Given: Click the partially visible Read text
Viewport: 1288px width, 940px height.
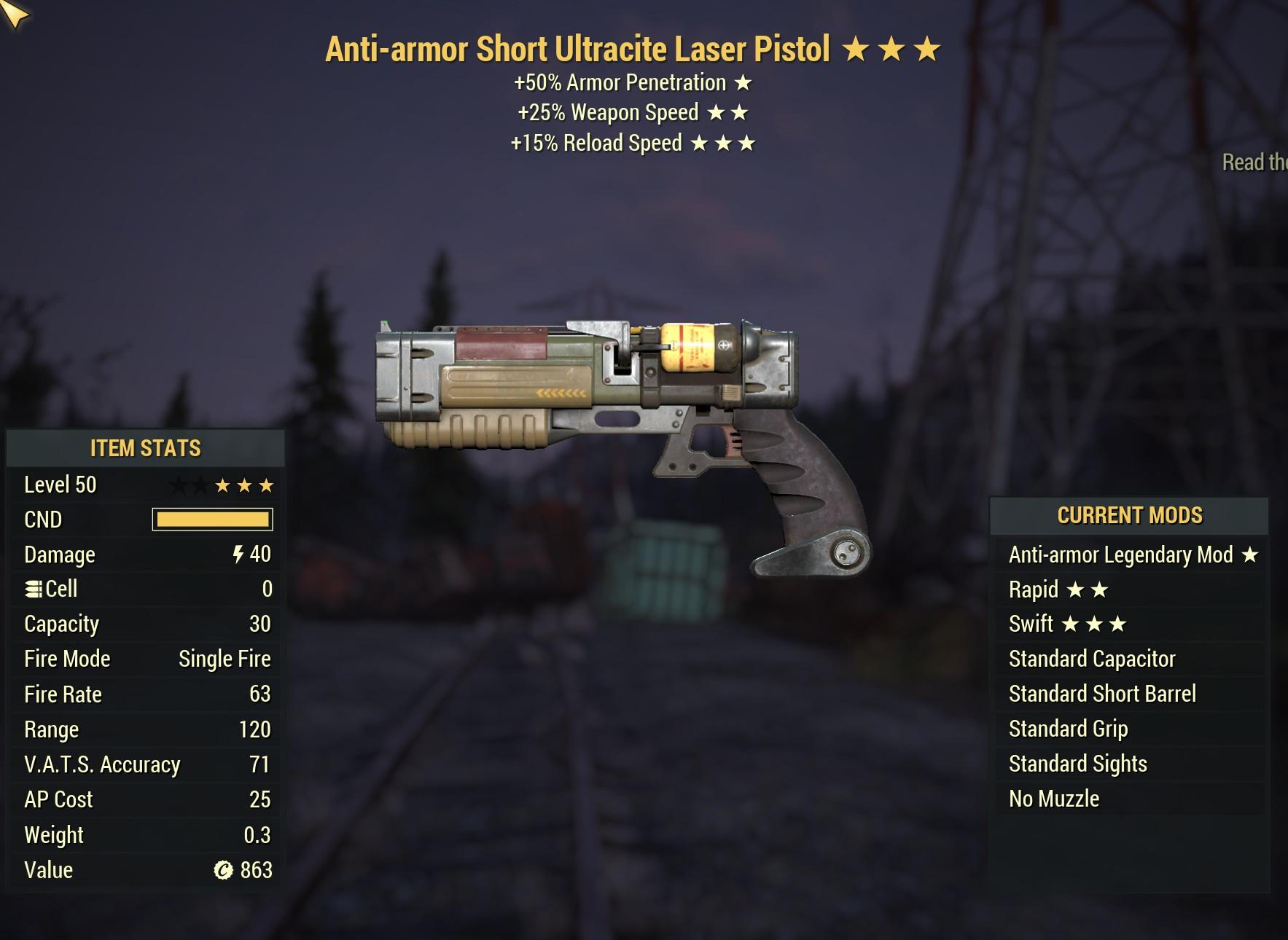Looking at the screenshot, I should pyautogui.click(x=1251, y=162).
